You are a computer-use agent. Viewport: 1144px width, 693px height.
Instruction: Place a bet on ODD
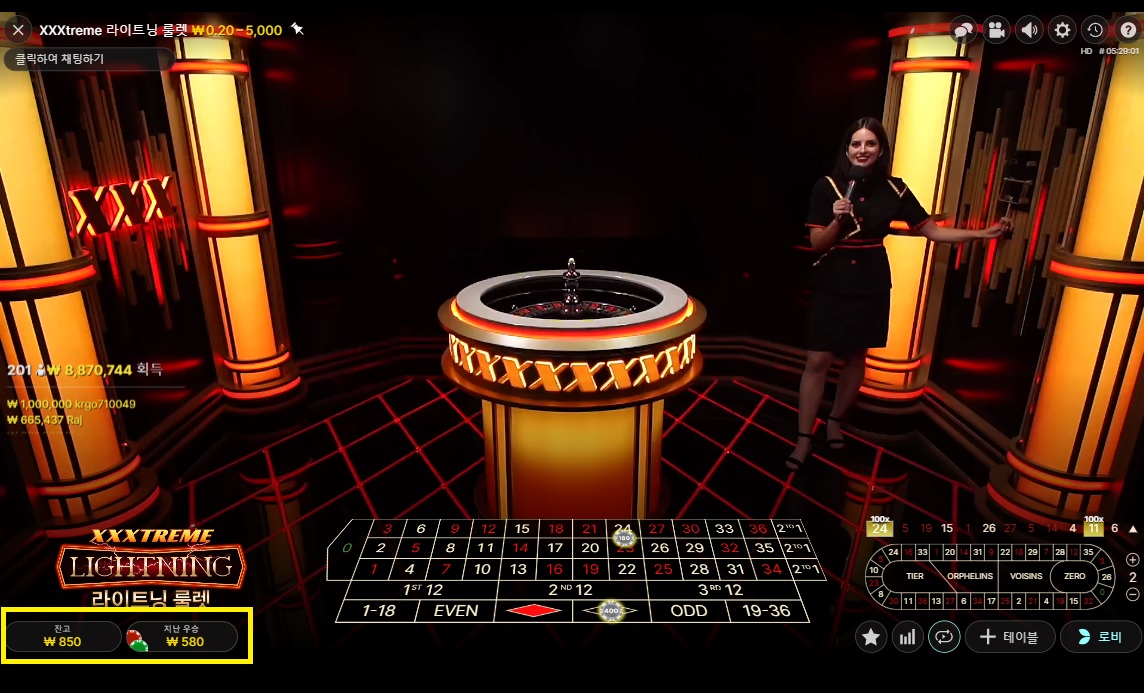(688, 610)
